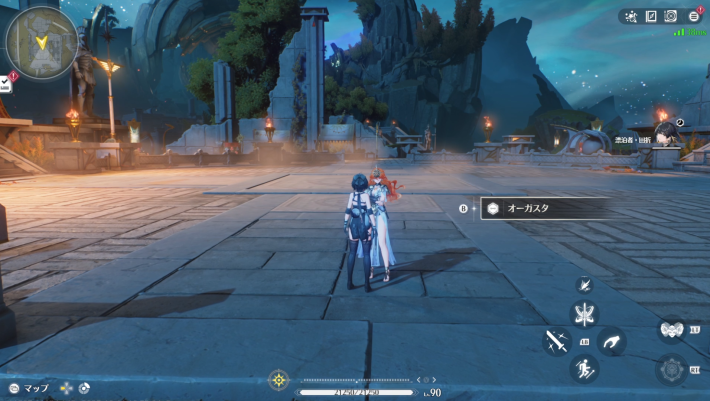Screen dimensions: 710x401
Task: Click the yellow crosshair icon by the health bar
Action: click(x=279, y=380)
